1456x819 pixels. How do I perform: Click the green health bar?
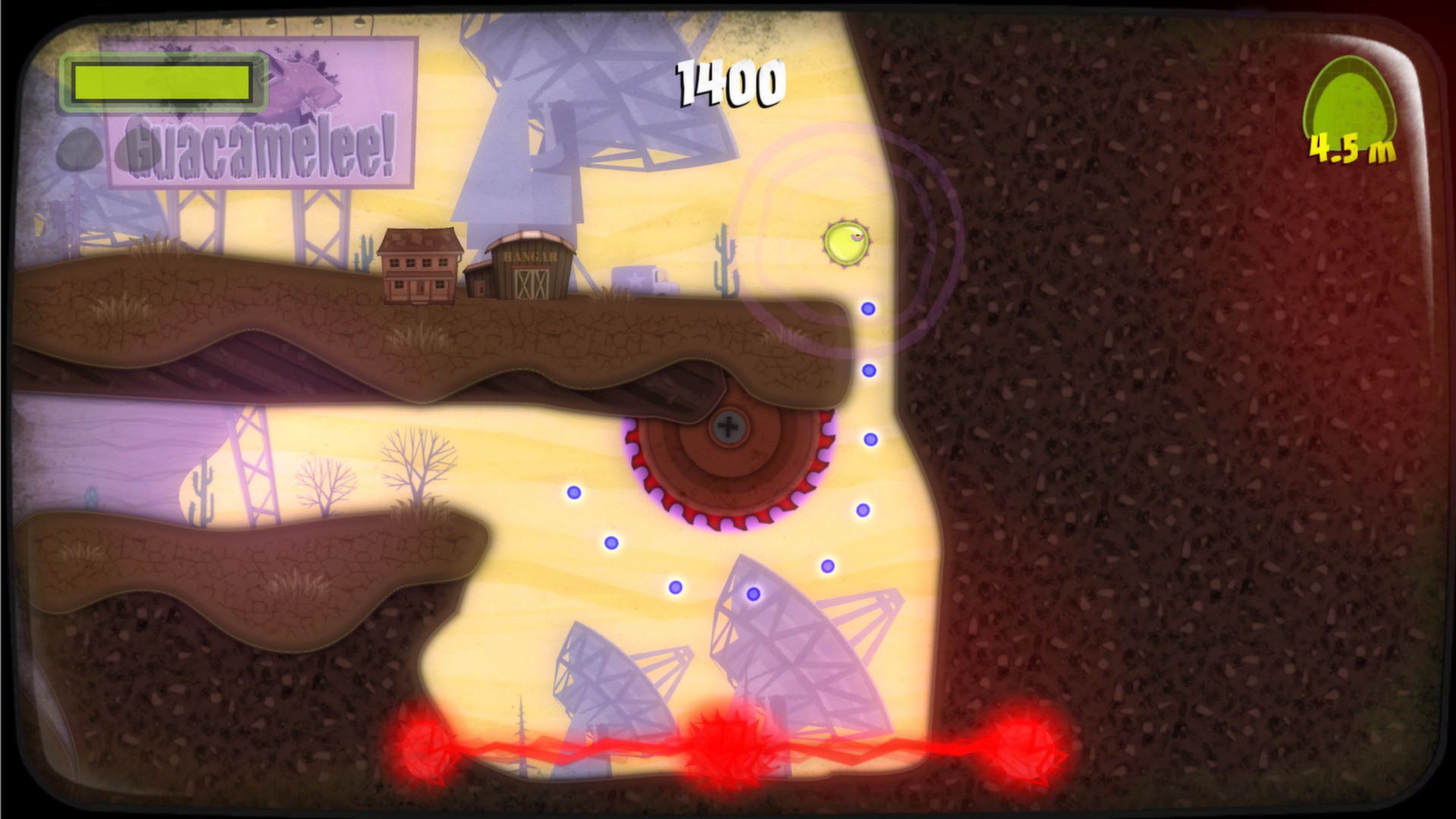[162, 80]
